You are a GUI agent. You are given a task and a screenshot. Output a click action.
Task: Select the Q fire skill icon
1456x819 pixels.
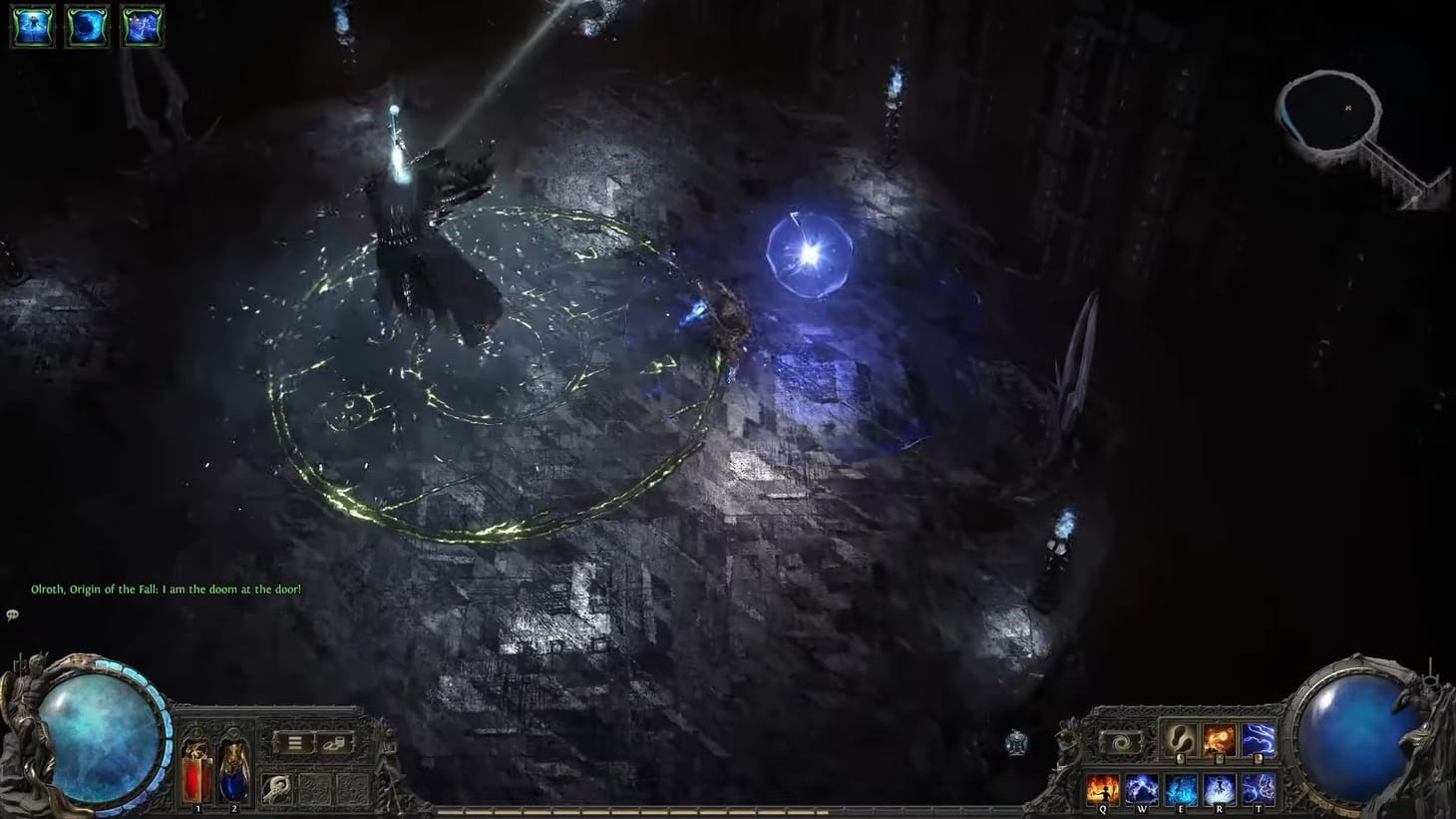[1103, 788]
